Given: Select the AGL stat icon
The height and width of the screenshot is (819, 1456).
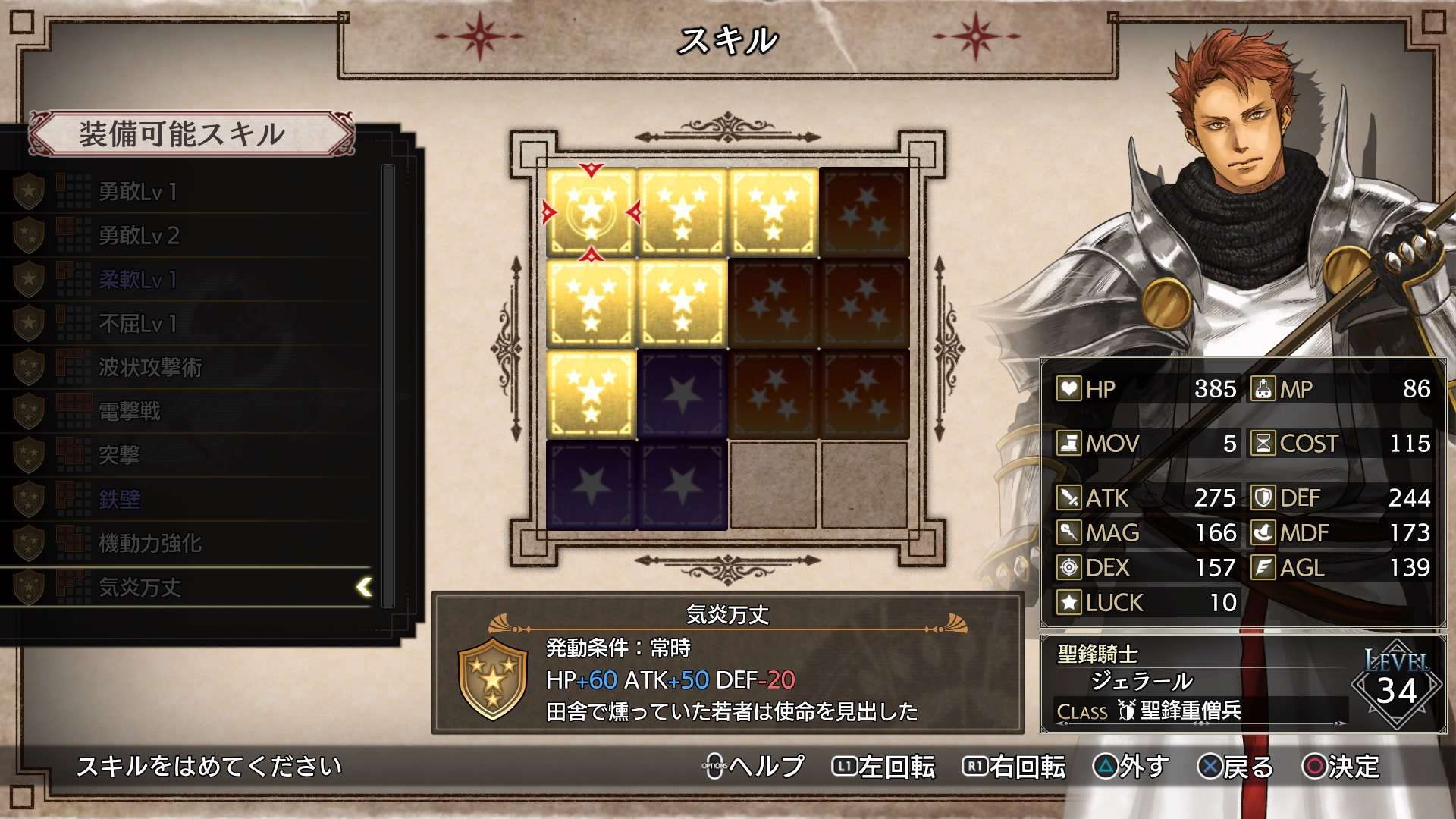Looking at the screenshot, I should click(x=1262, y=567).
